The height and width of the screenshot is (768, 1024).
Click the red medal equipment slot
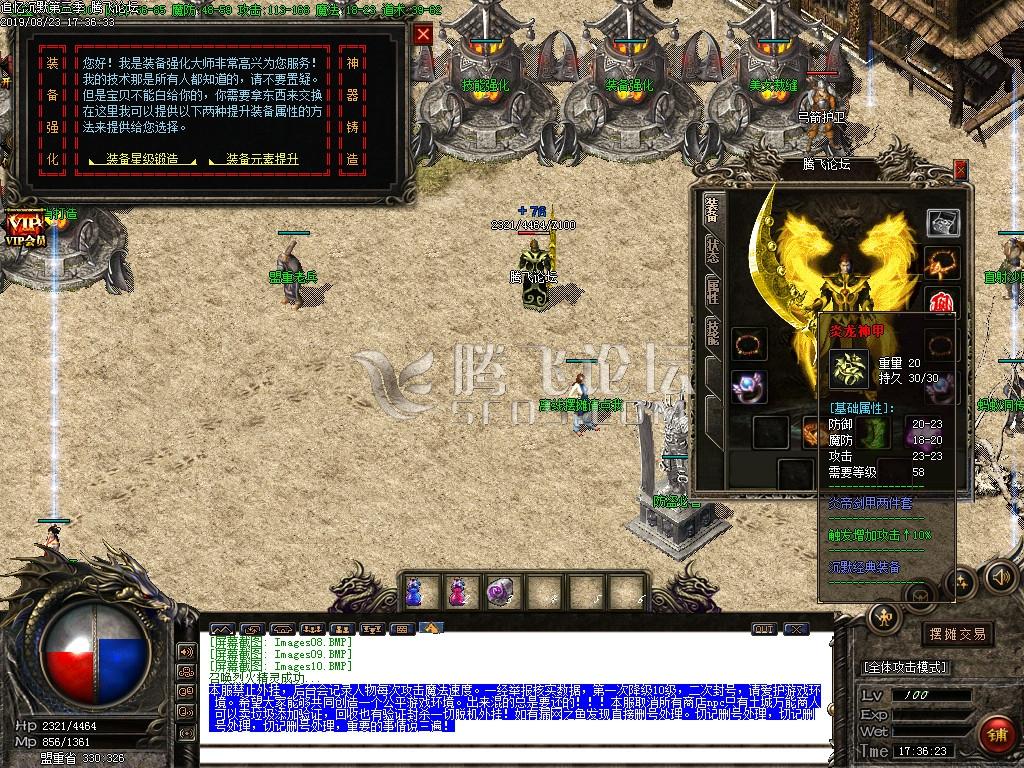[x=942, y=302]
